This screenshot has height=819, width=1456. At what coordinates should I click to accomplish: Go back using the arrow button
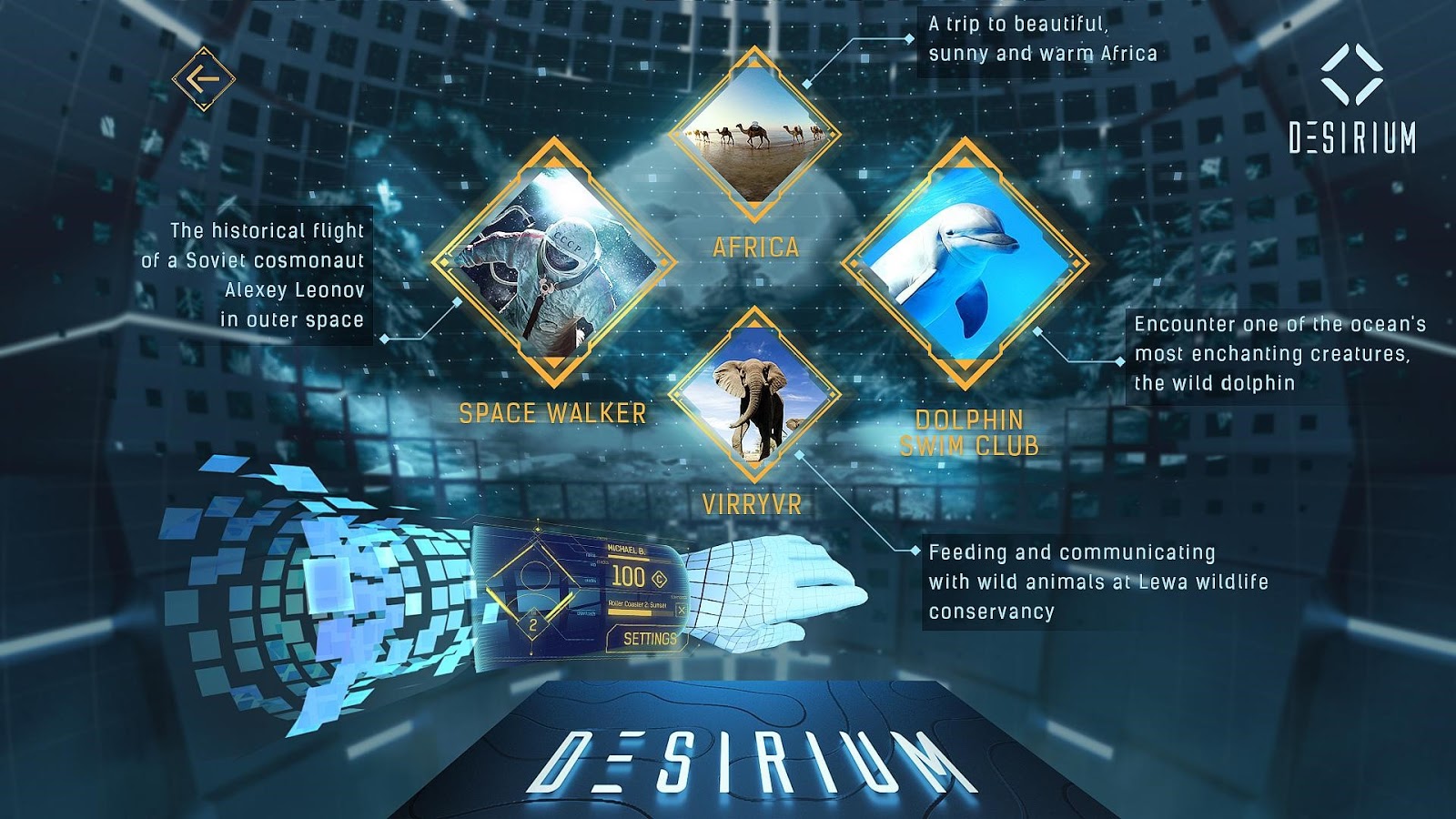tap(204, 79)
